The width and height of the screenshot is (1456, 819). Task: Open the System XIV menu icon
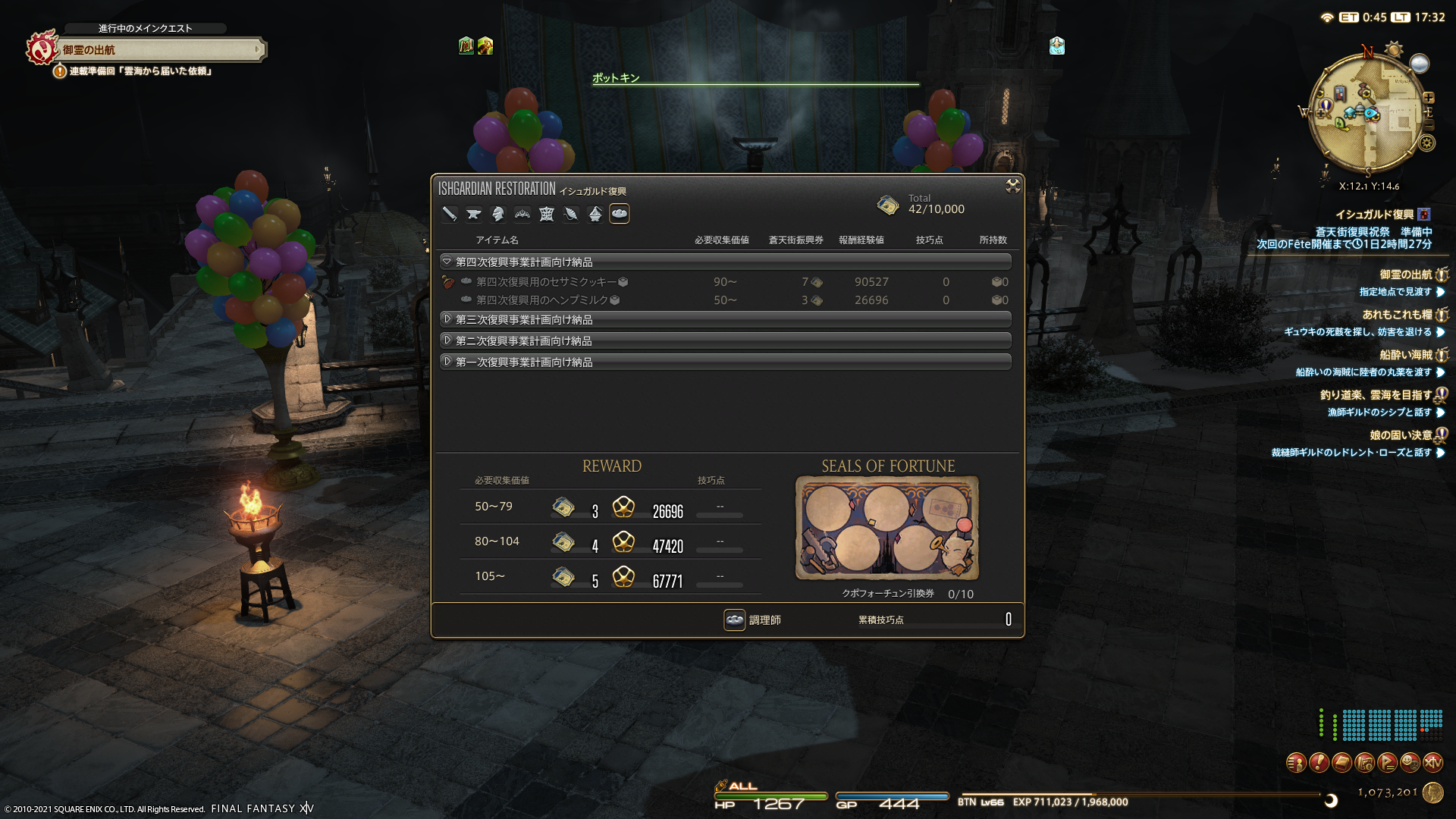point(1432,762)
